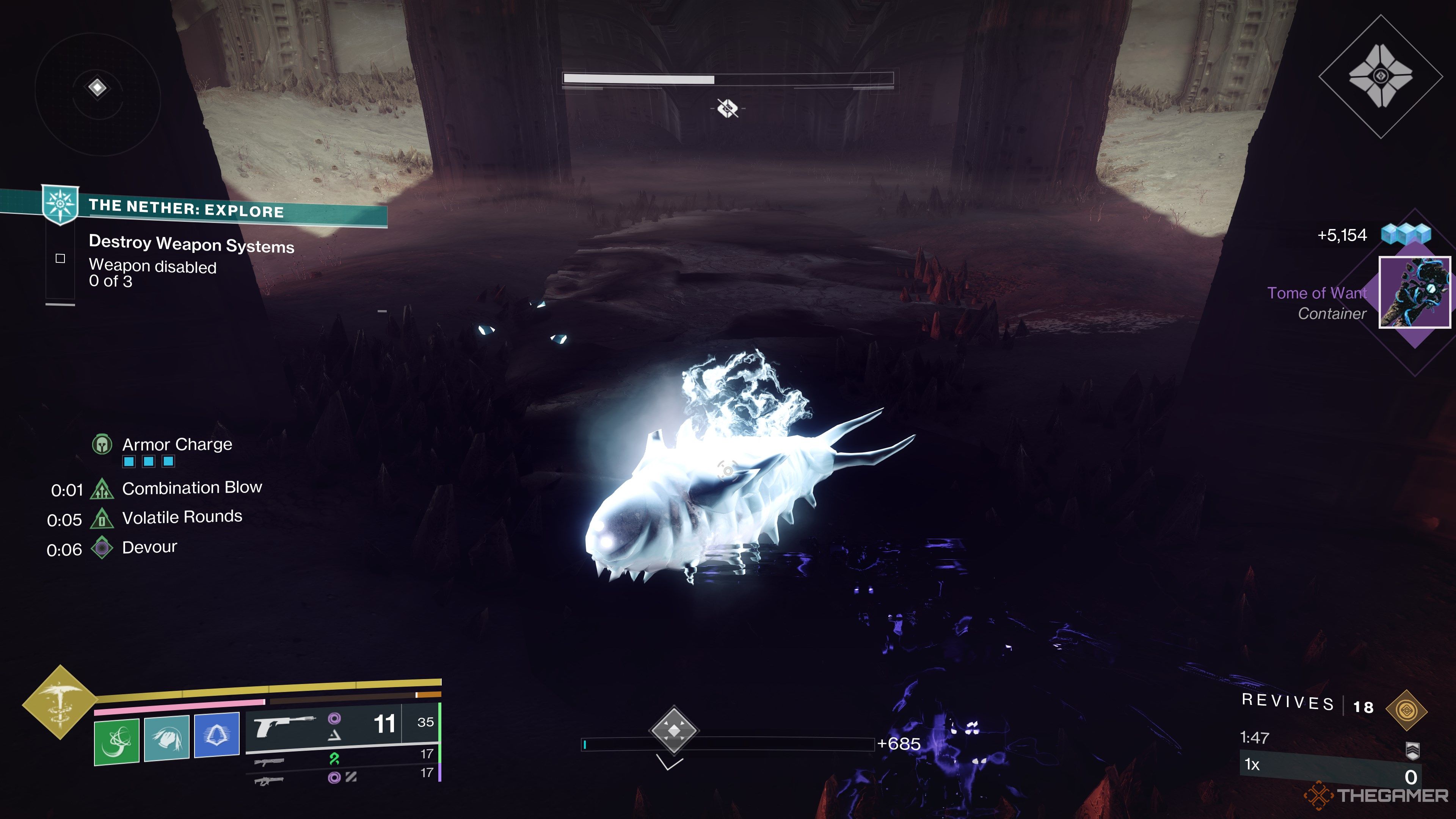The width and height of the screenshot is (1456, 819).
Task: Activate the golden Super ability diamond
Action: click(60, 702)
